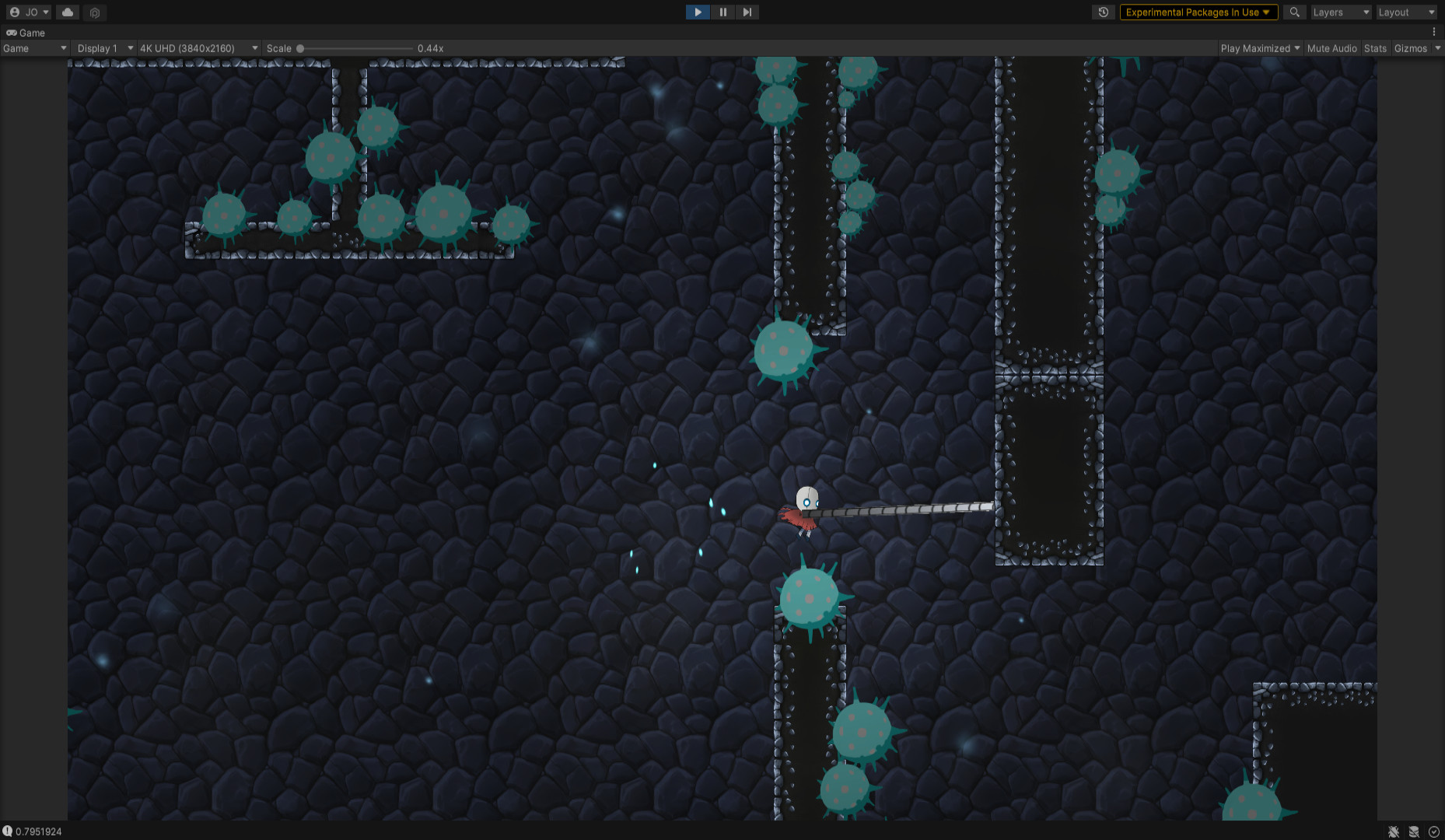Click the debugger status icon in the status bar
1445x840 pixels.
pos(1394,831)
